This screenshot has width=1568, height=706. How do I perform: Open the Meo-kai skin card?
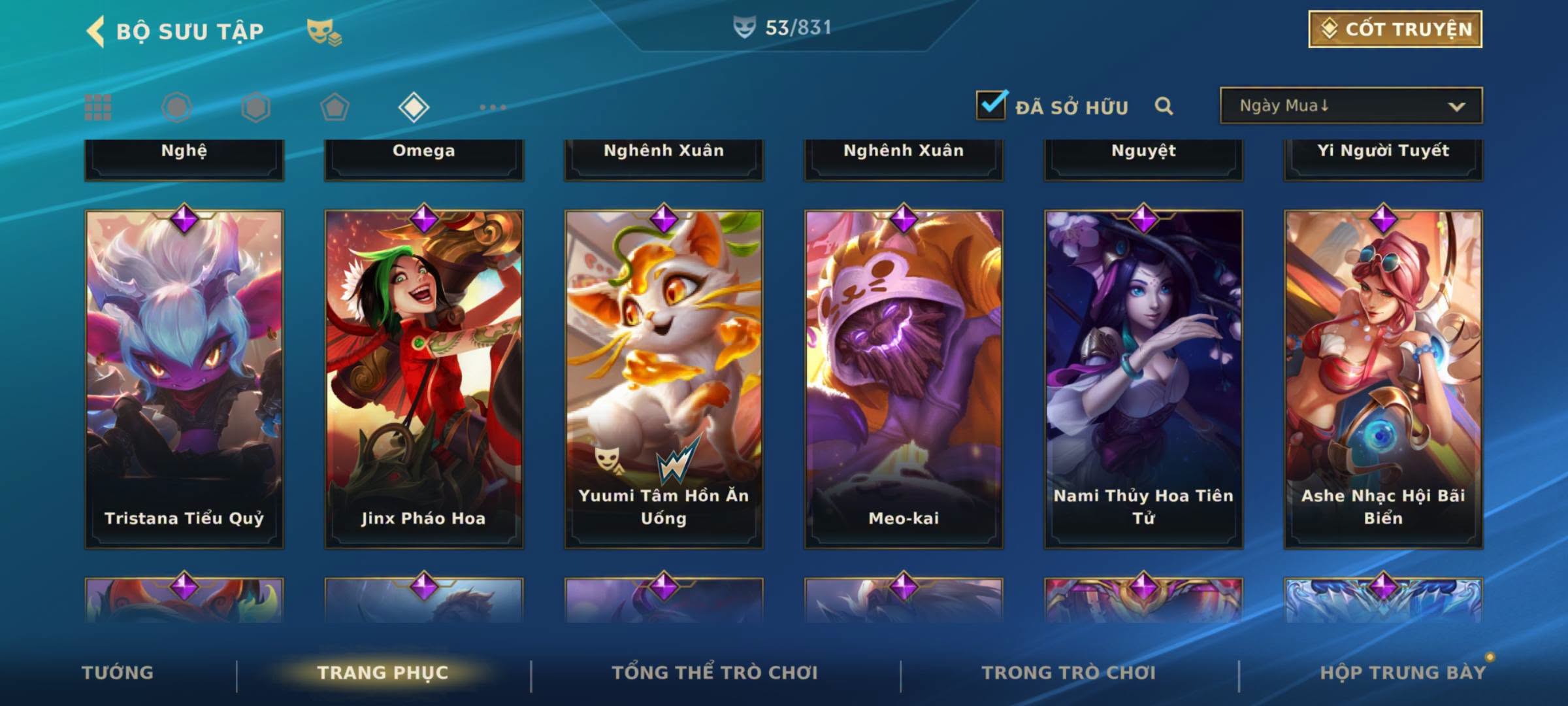click(x=904, y=379)
